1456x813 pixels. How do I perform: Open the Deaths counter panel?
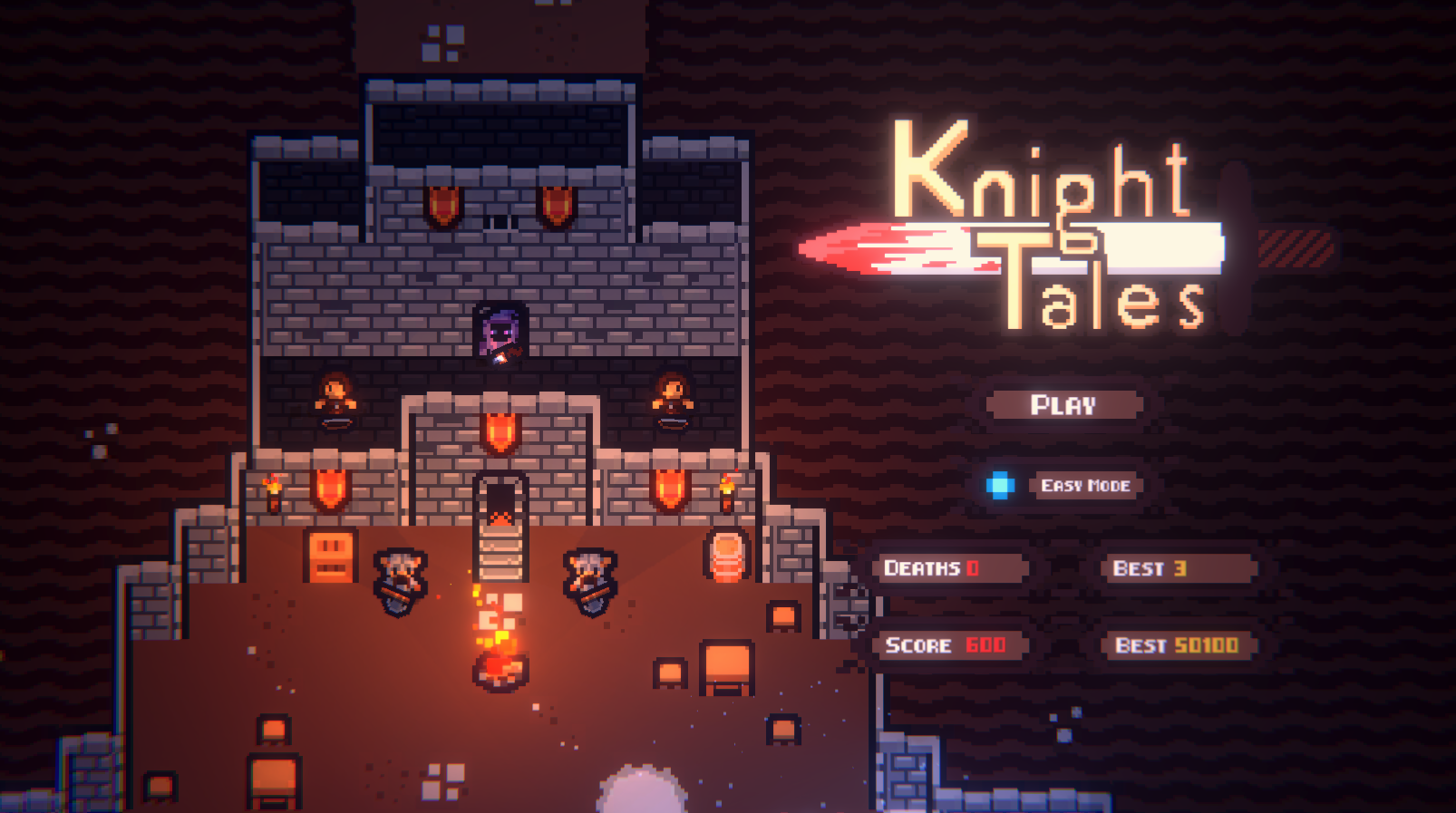click(952, 569)
